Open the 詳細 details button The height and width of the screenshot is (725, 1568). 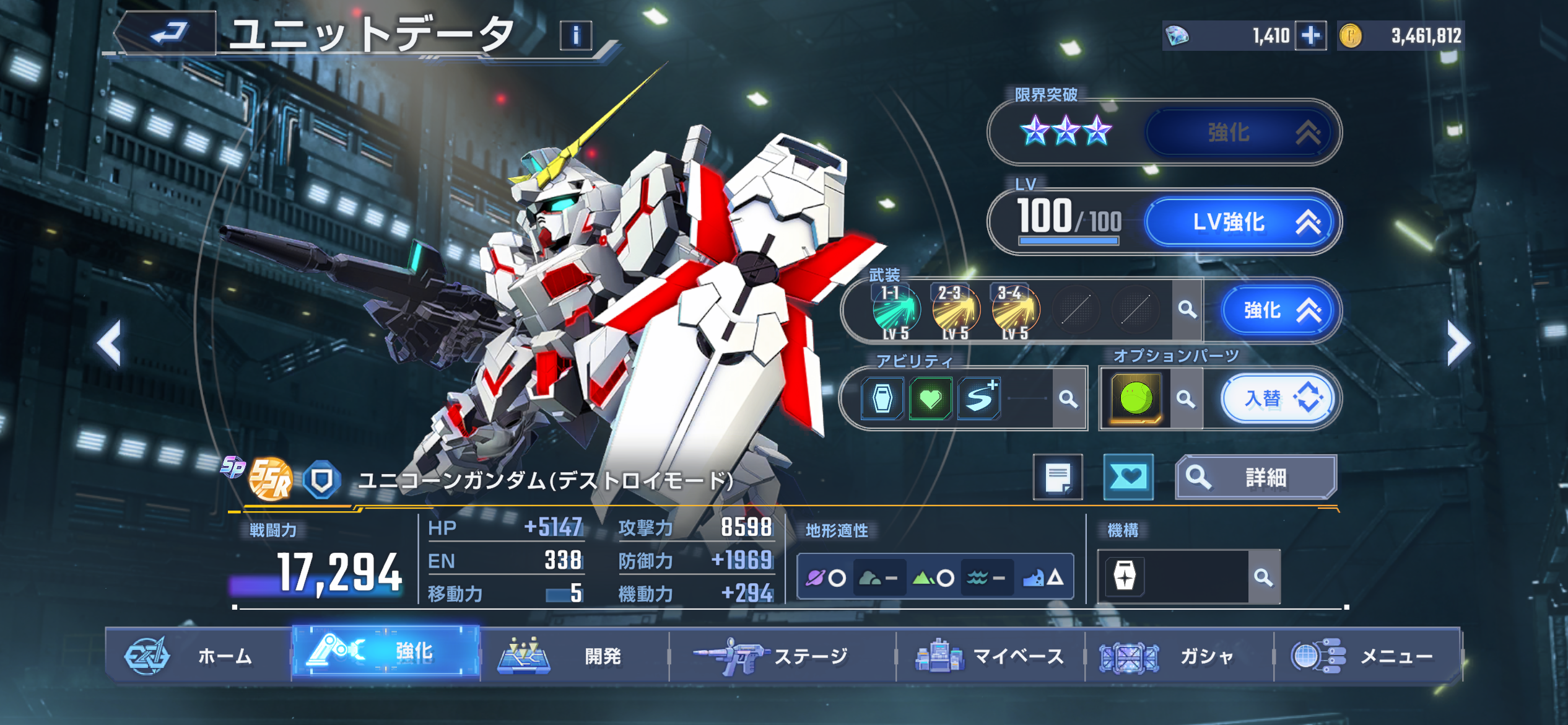1256,477
